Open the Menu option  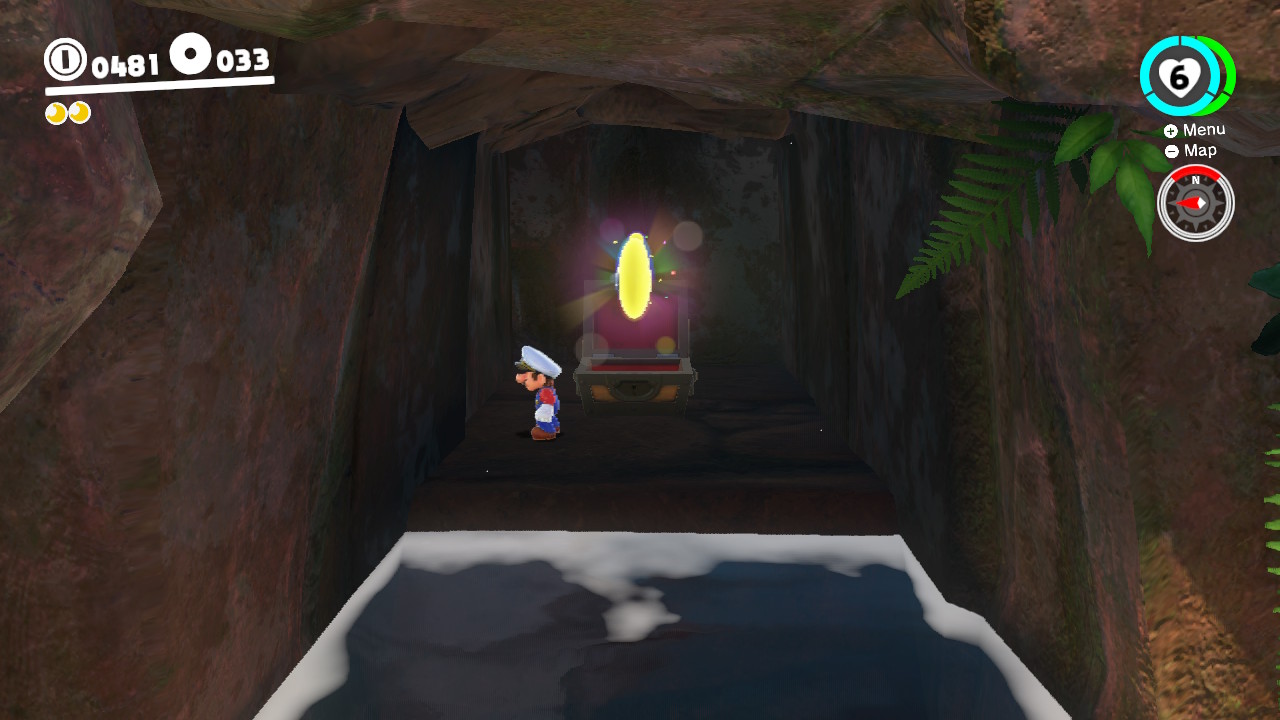coord(1203,129)
